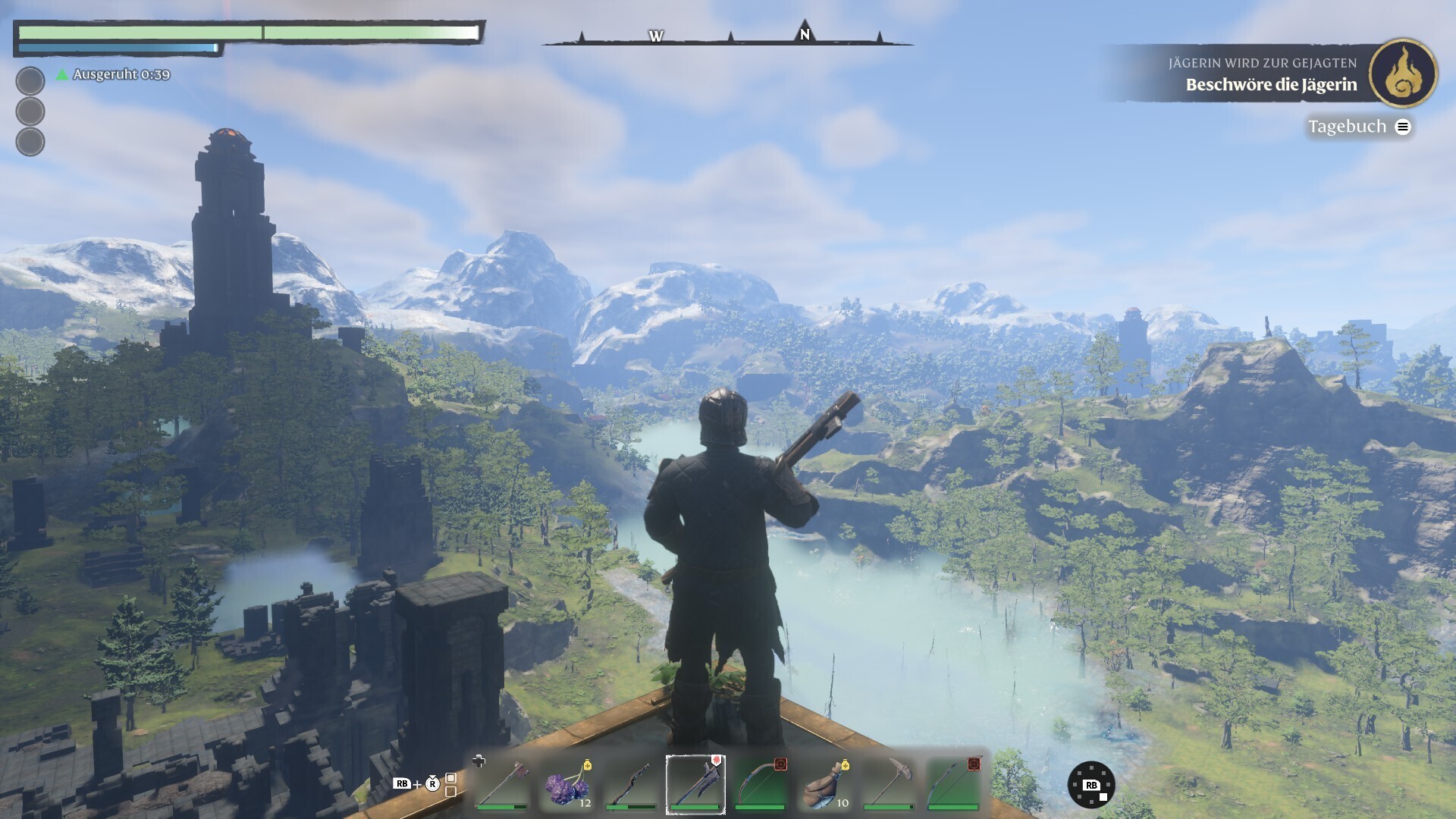Screen dimensions: 1456x819
Task: Equip the dark wooden staff
Action: tap(631, 784)
